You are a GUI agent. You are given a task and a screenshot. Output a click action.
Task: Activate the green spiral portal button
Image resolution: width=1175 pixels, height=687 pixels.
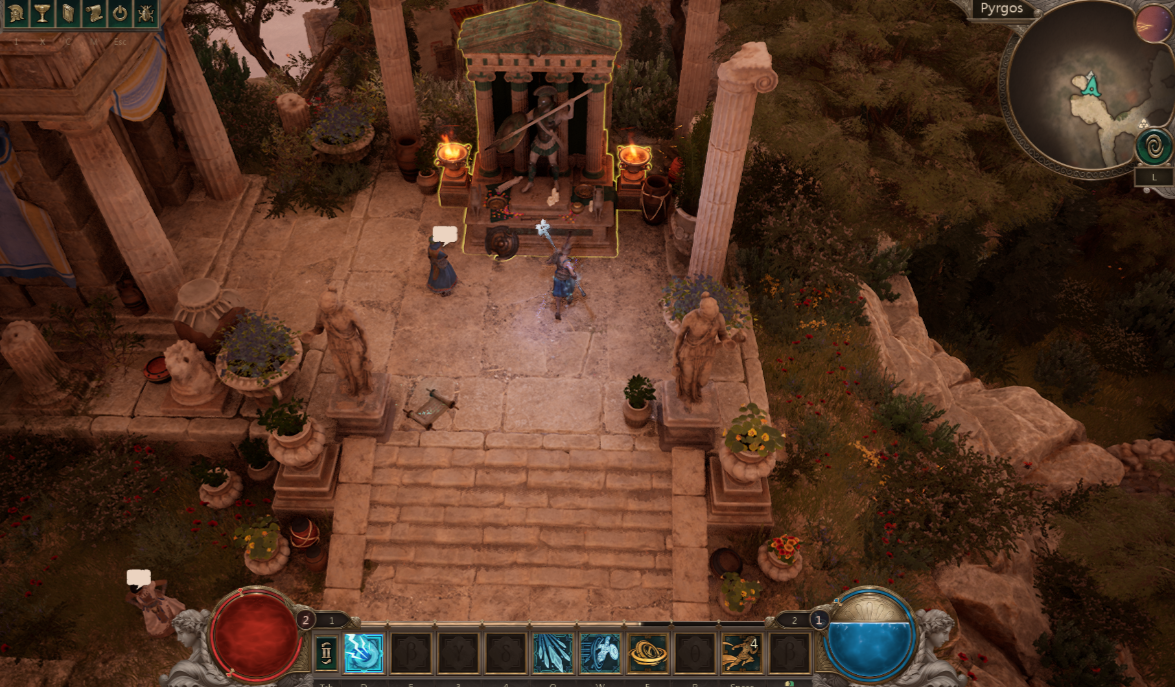click(1154, 146)
